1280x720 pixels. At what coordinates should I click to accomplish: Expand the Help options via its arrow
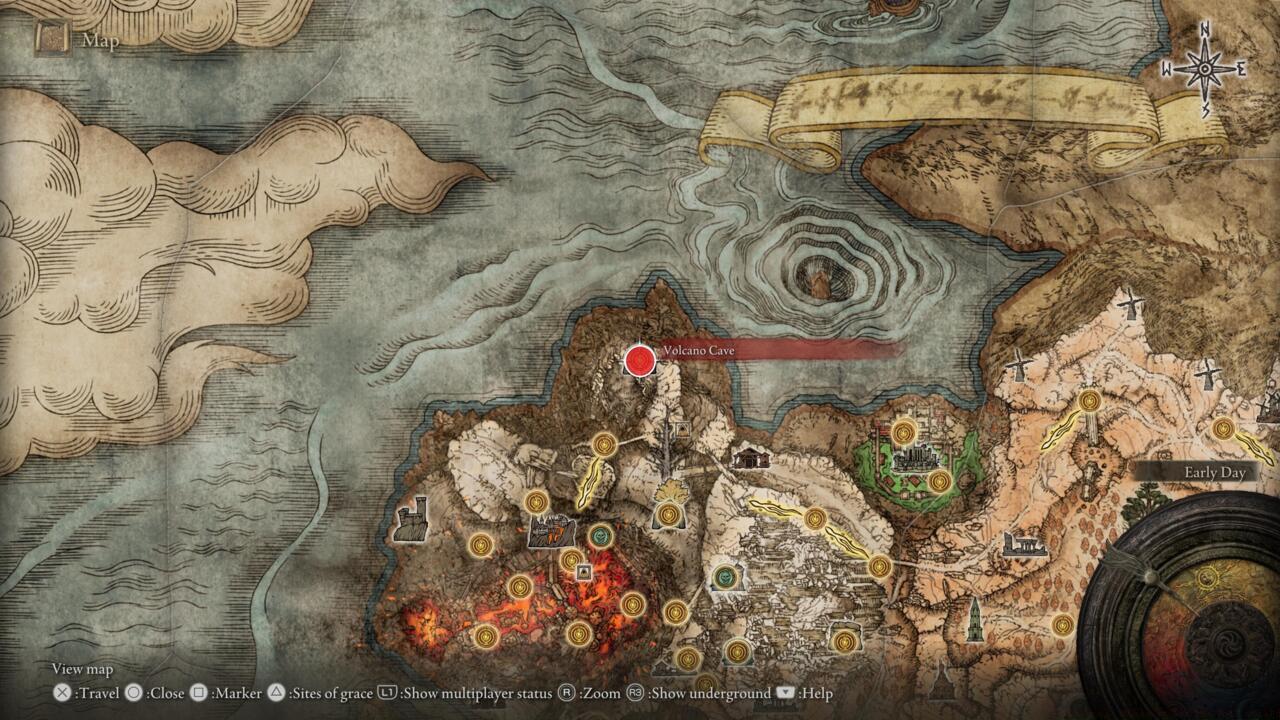coord(784,691)
